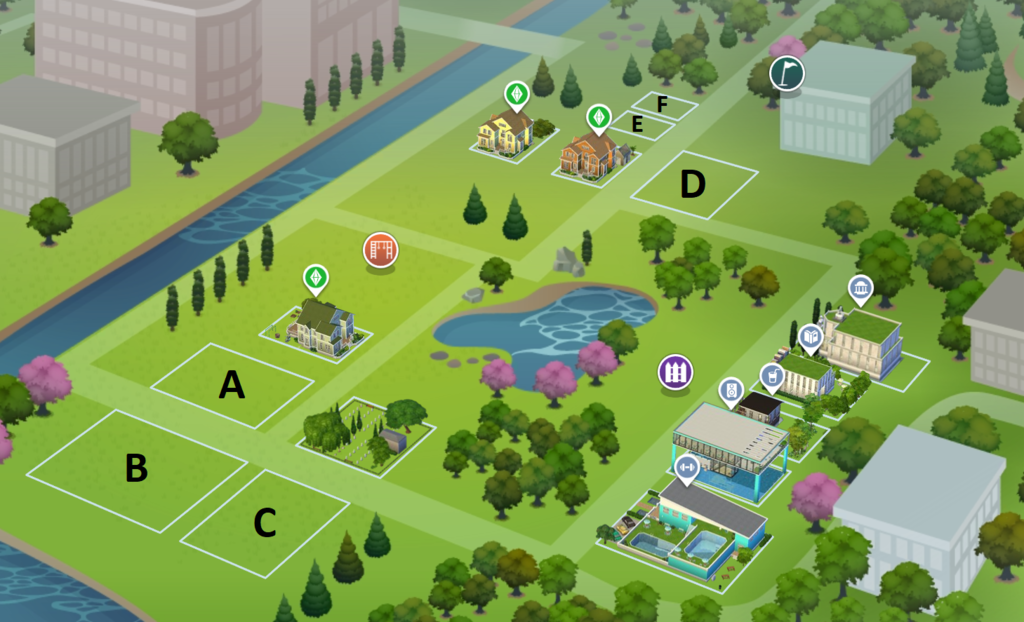Select the museum map pin
Image resolution: width=1024 pixels, height=622 pixels.
[859, 290]
